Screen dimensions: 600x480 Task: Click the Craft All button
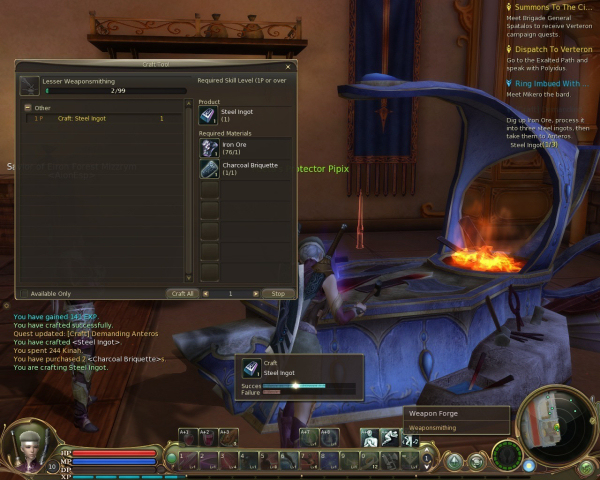coord(181,294)
